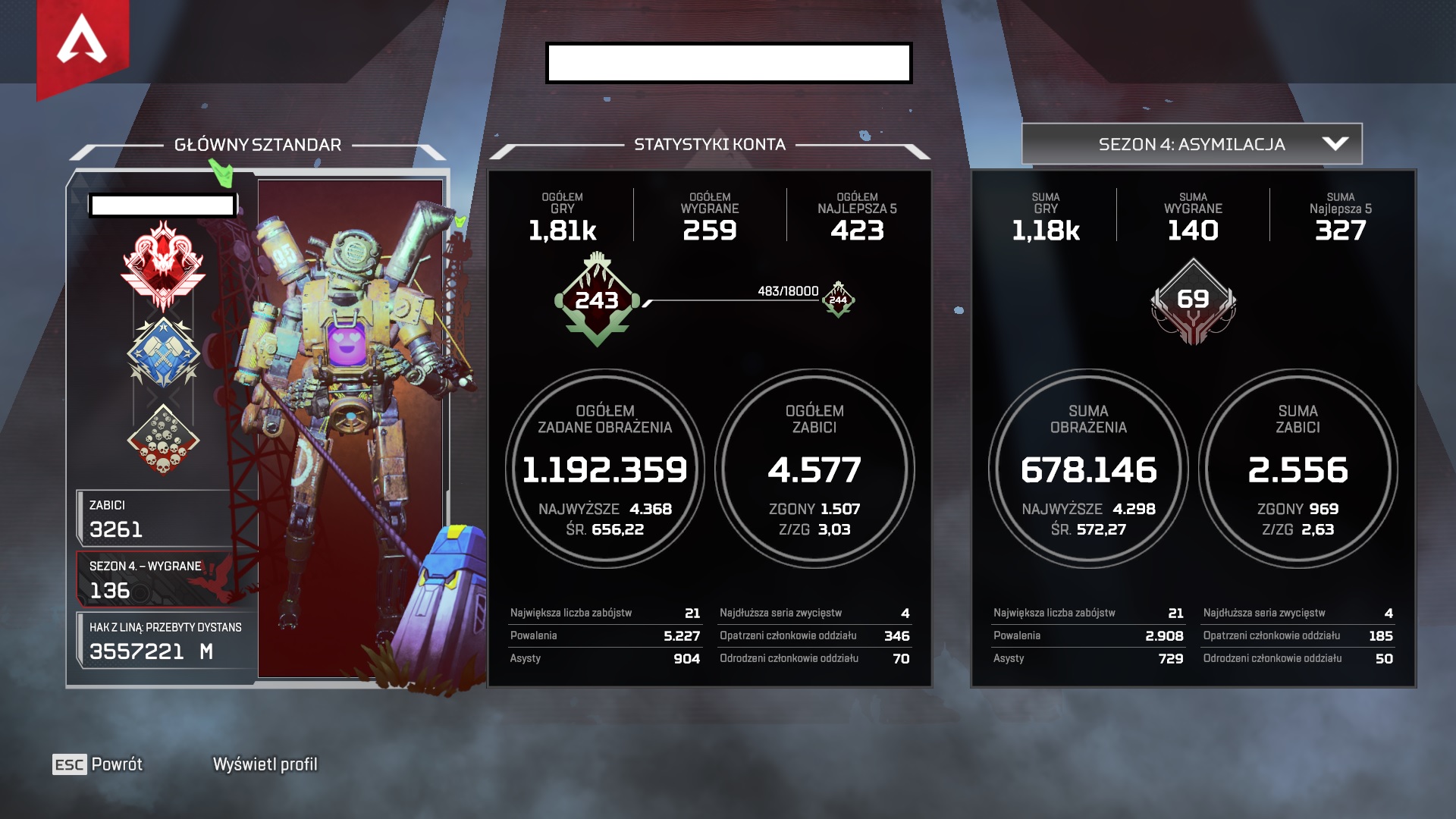Select the blue hammers damage badge
The width and height of the screenshot is (1456, 819).
click(165, 351)
